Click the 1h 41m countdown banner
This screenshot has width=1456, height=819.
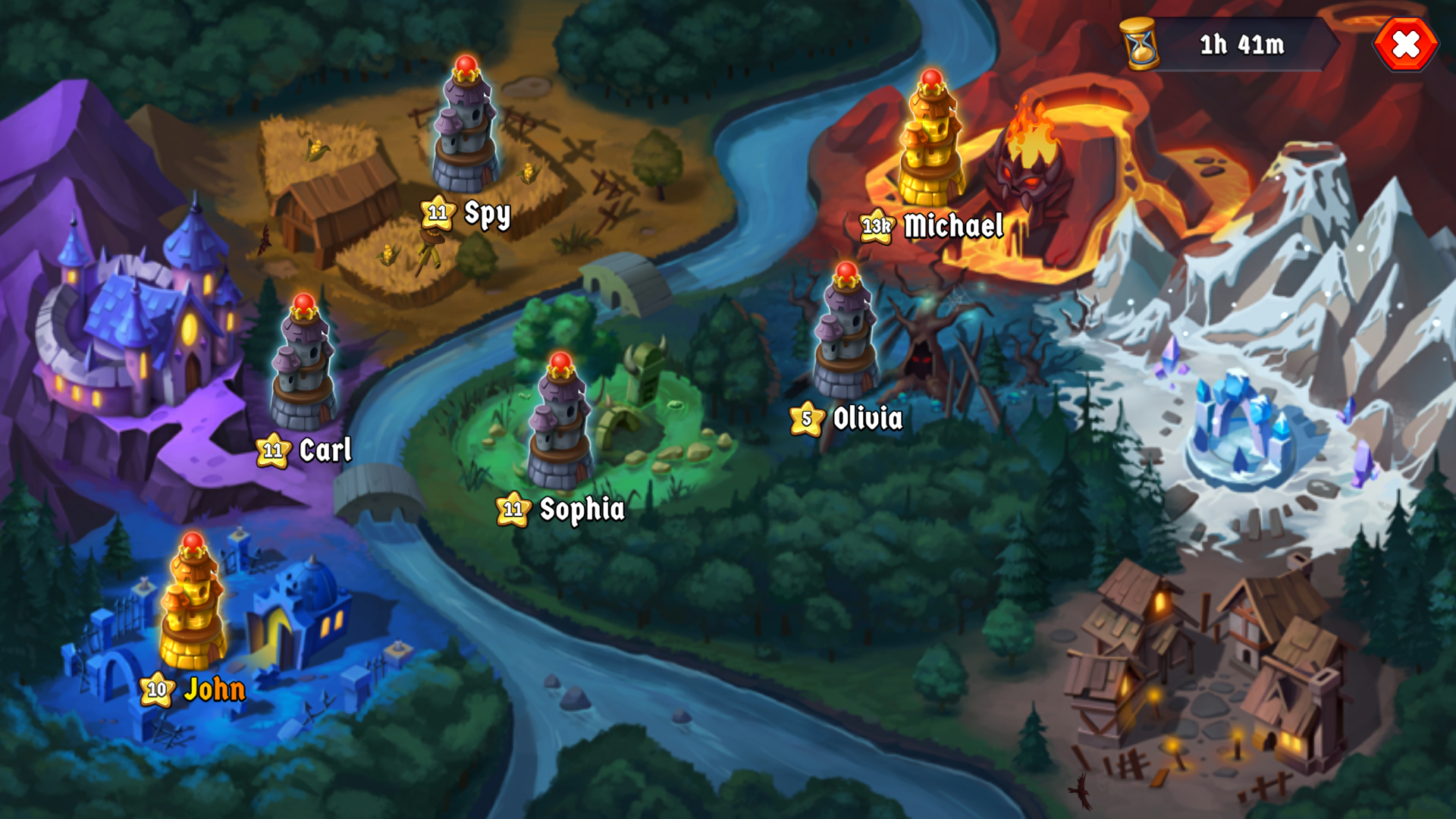(1244, 45)
